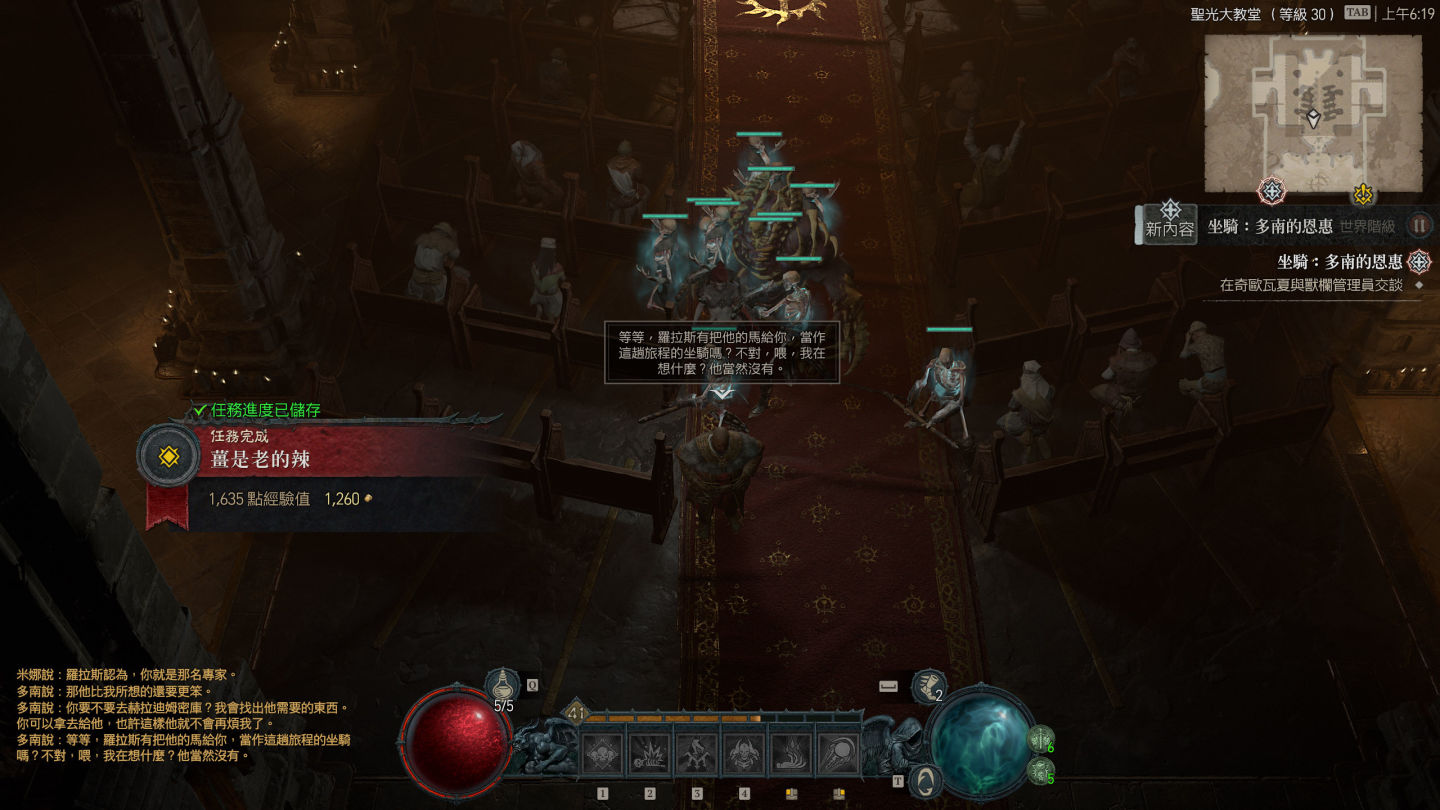Screen dimensions: 1440x810
Task: Use the healing potion flask icon
Action: pos(502,685)
